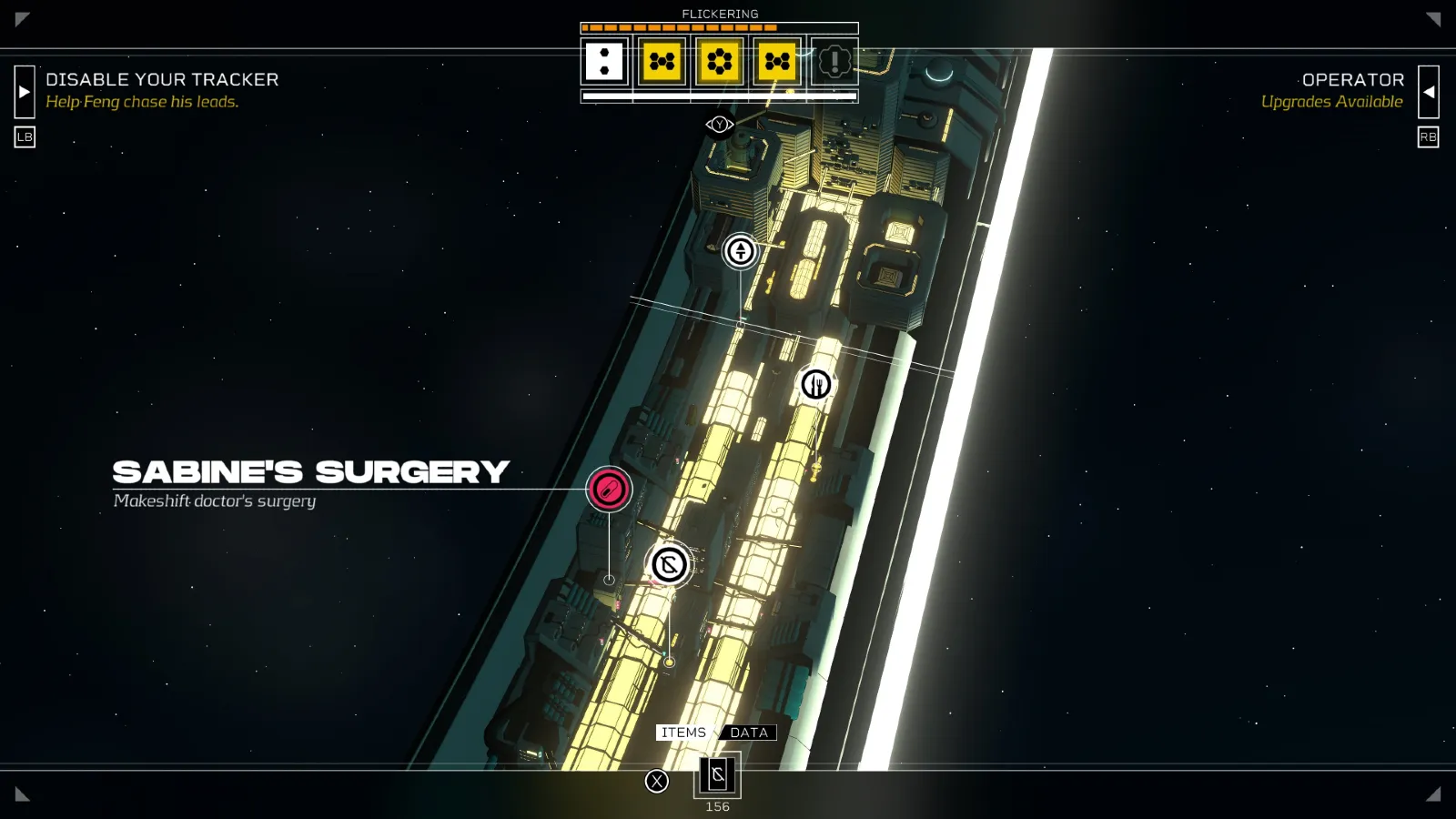Select the fork and knife map marker
This screenshot has height=819, width=1456.
(x=815, y=385)
